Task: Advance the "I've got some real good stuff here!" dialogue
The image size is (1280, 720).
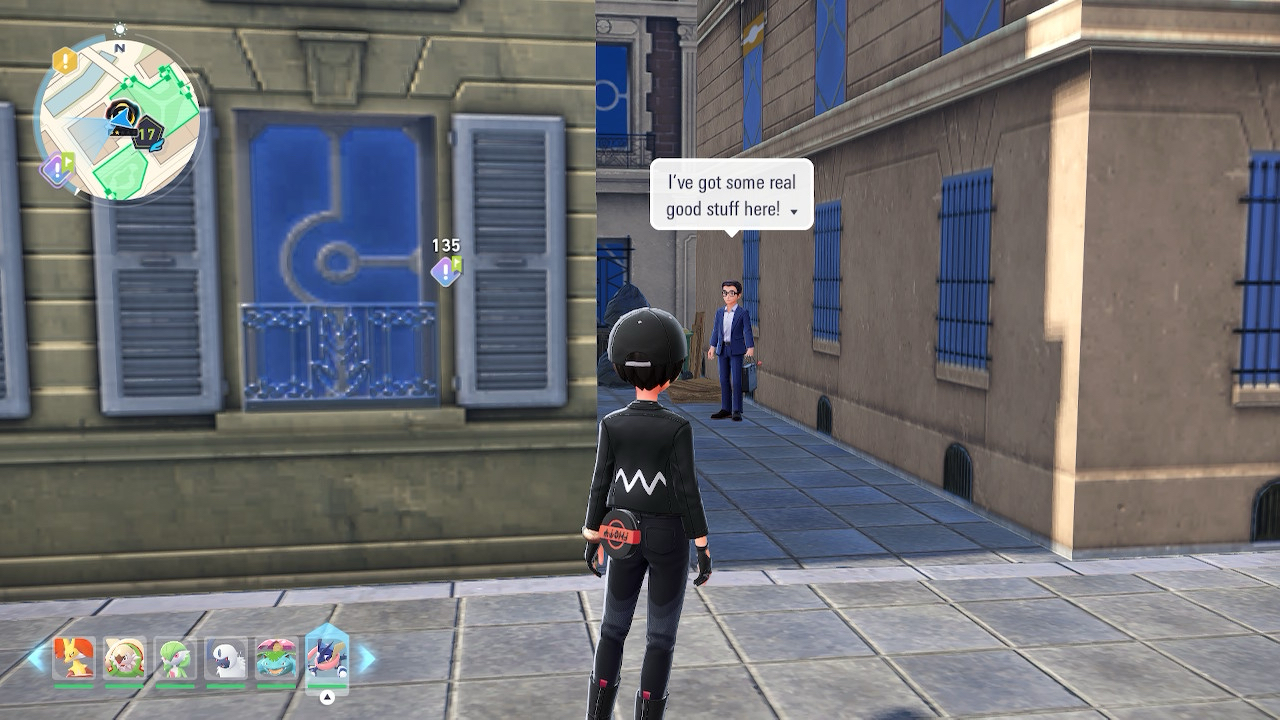Action: click(x=793, y=211)
